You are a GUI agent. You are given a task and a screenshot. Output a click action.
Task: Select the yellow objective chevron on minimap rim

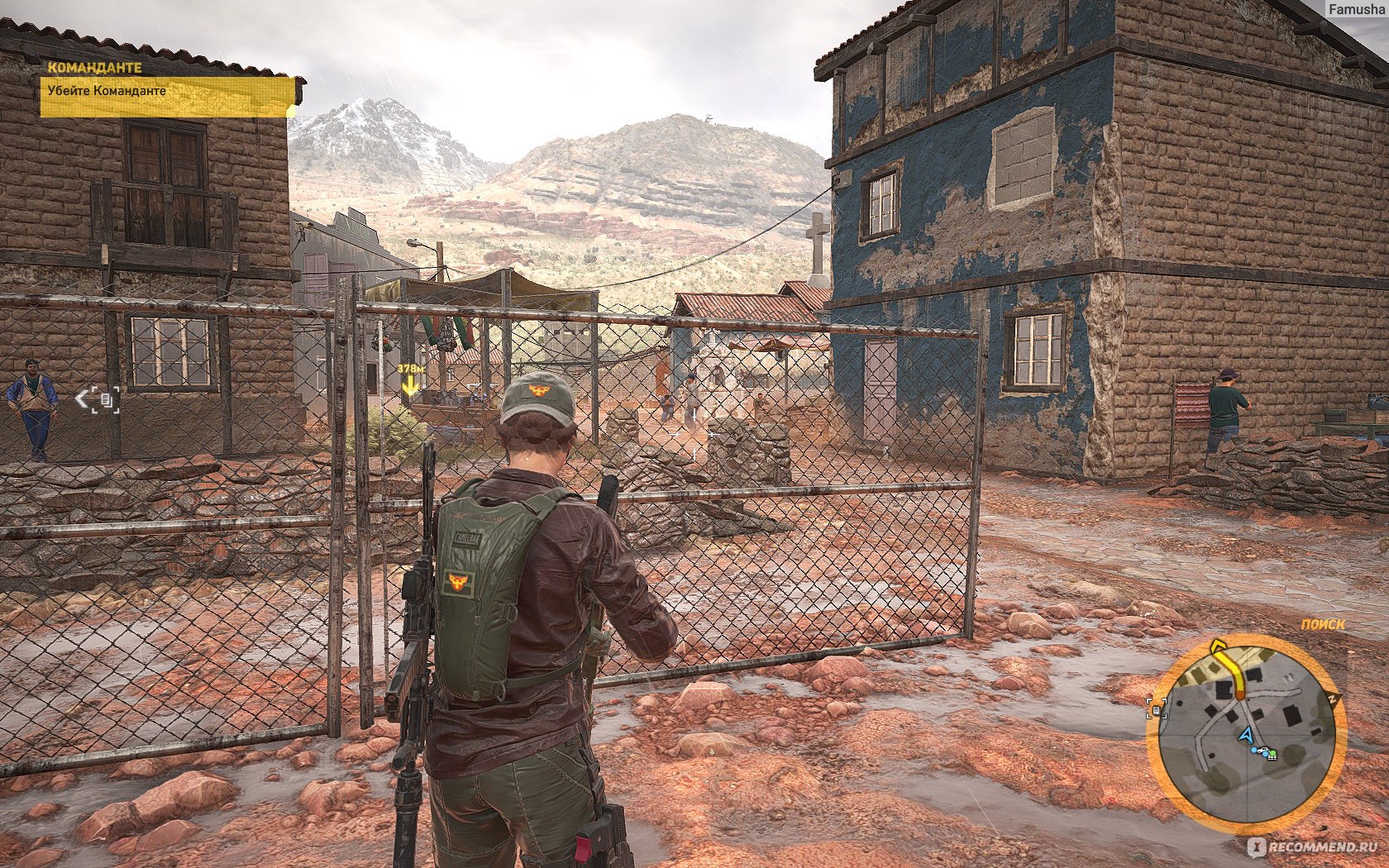click(1218, 646)
